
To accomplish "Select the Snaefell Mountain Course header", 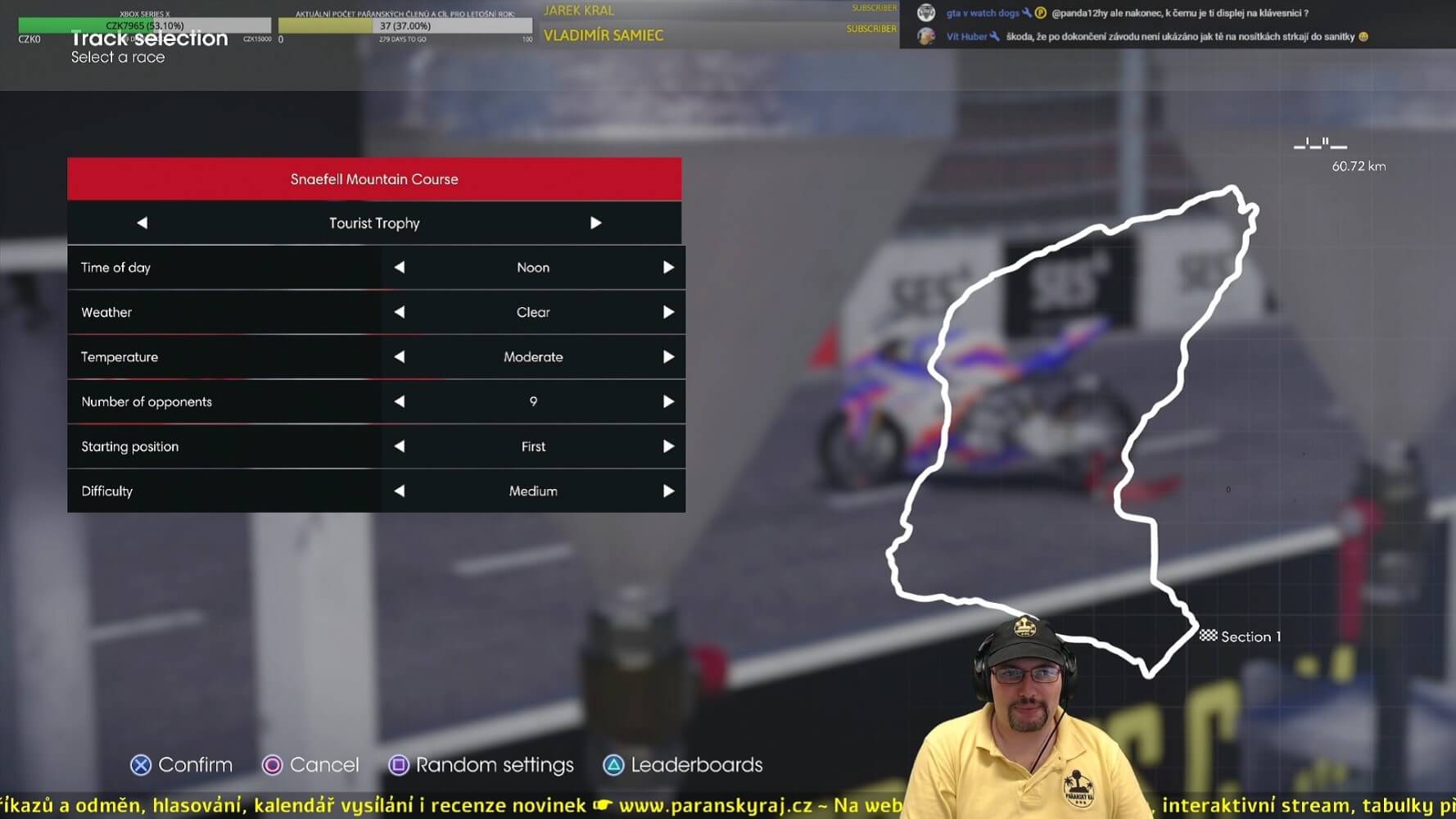I will tap(374, 179).
